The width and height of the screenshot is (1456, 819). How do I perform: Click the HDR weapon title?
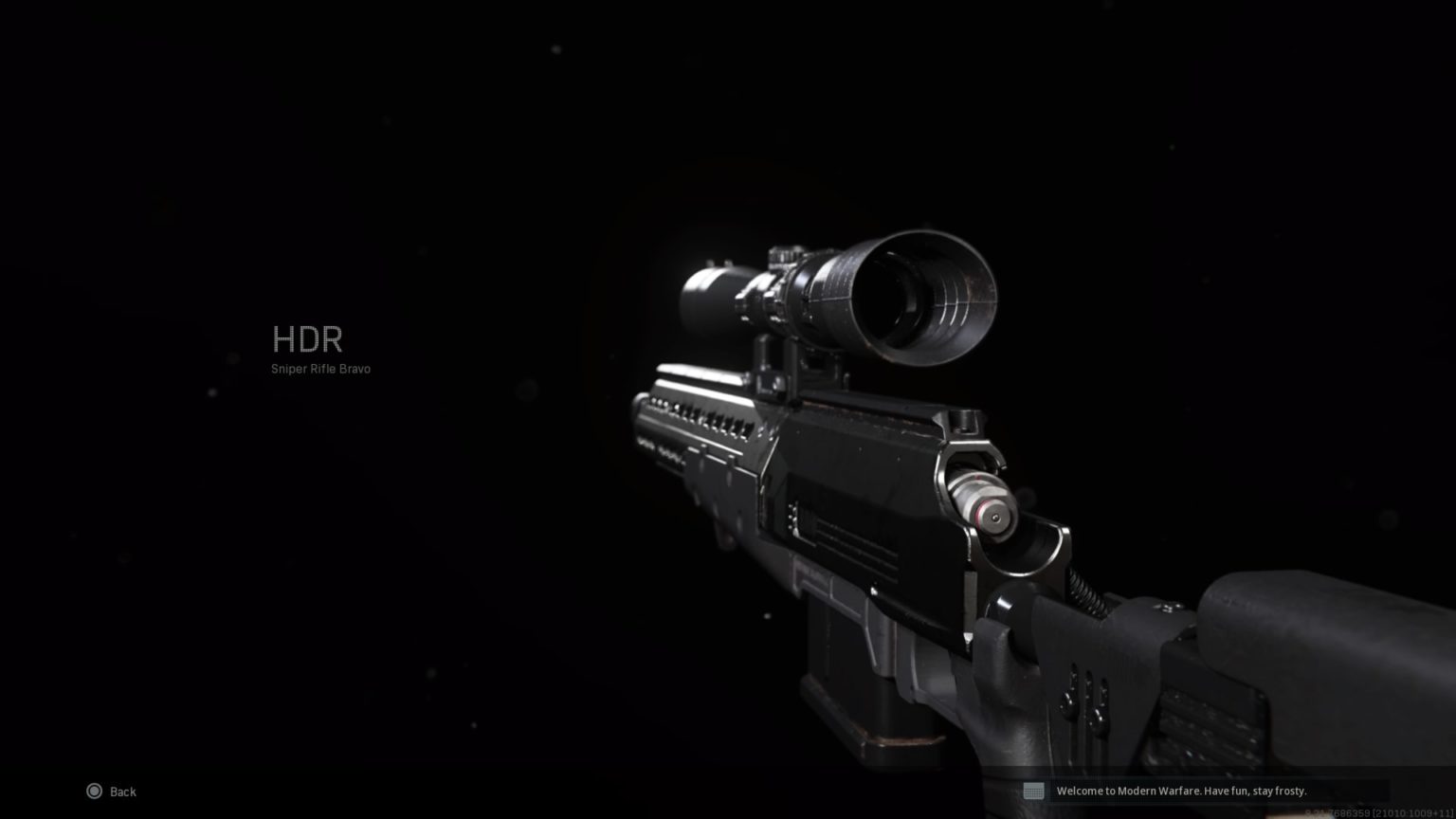308,339
